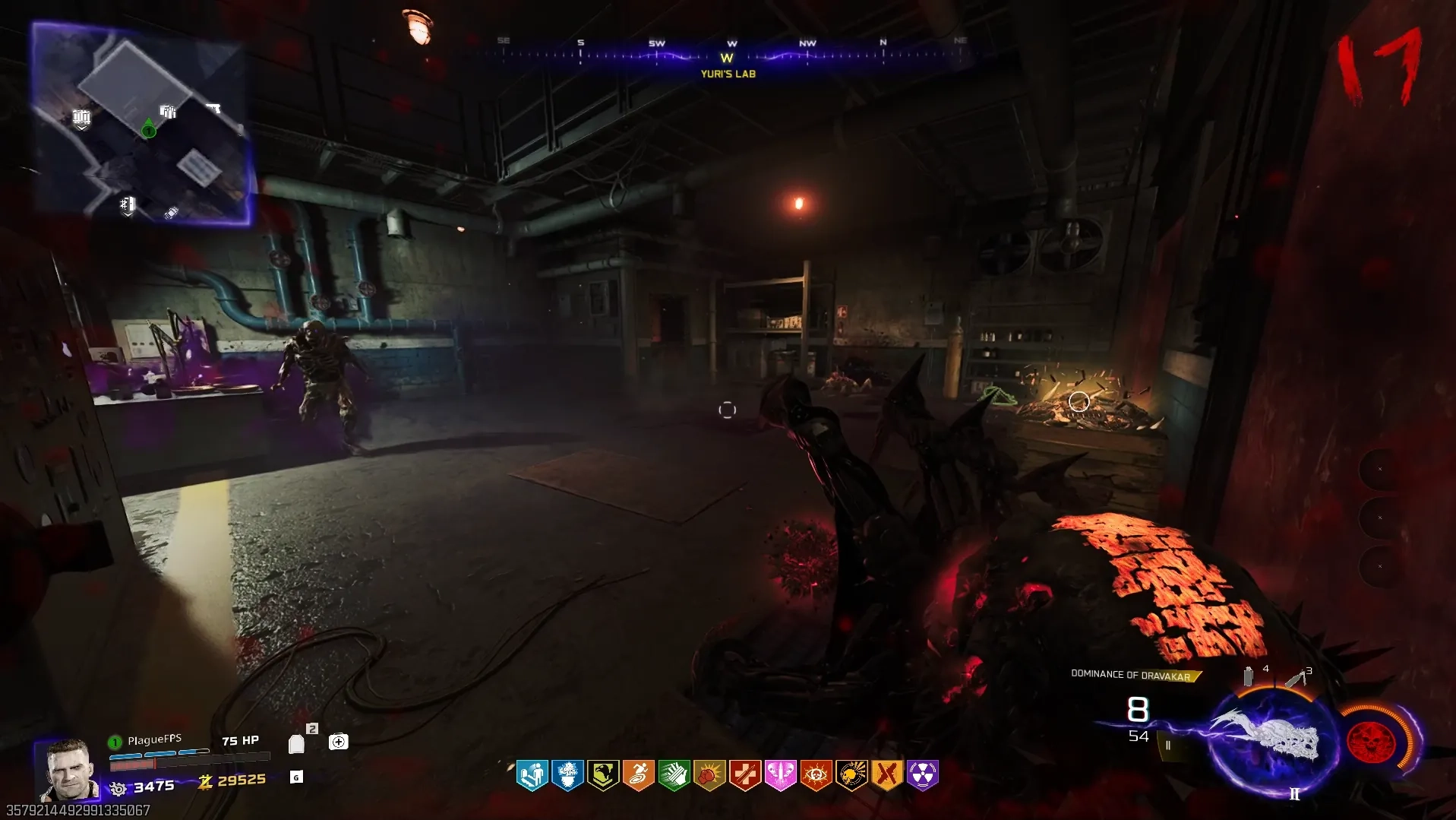Viewport: 1456px width, 820px height.
Task: Click the tactical canister grenade icon
Action: pyautogui.click(x=1248, y=676)
